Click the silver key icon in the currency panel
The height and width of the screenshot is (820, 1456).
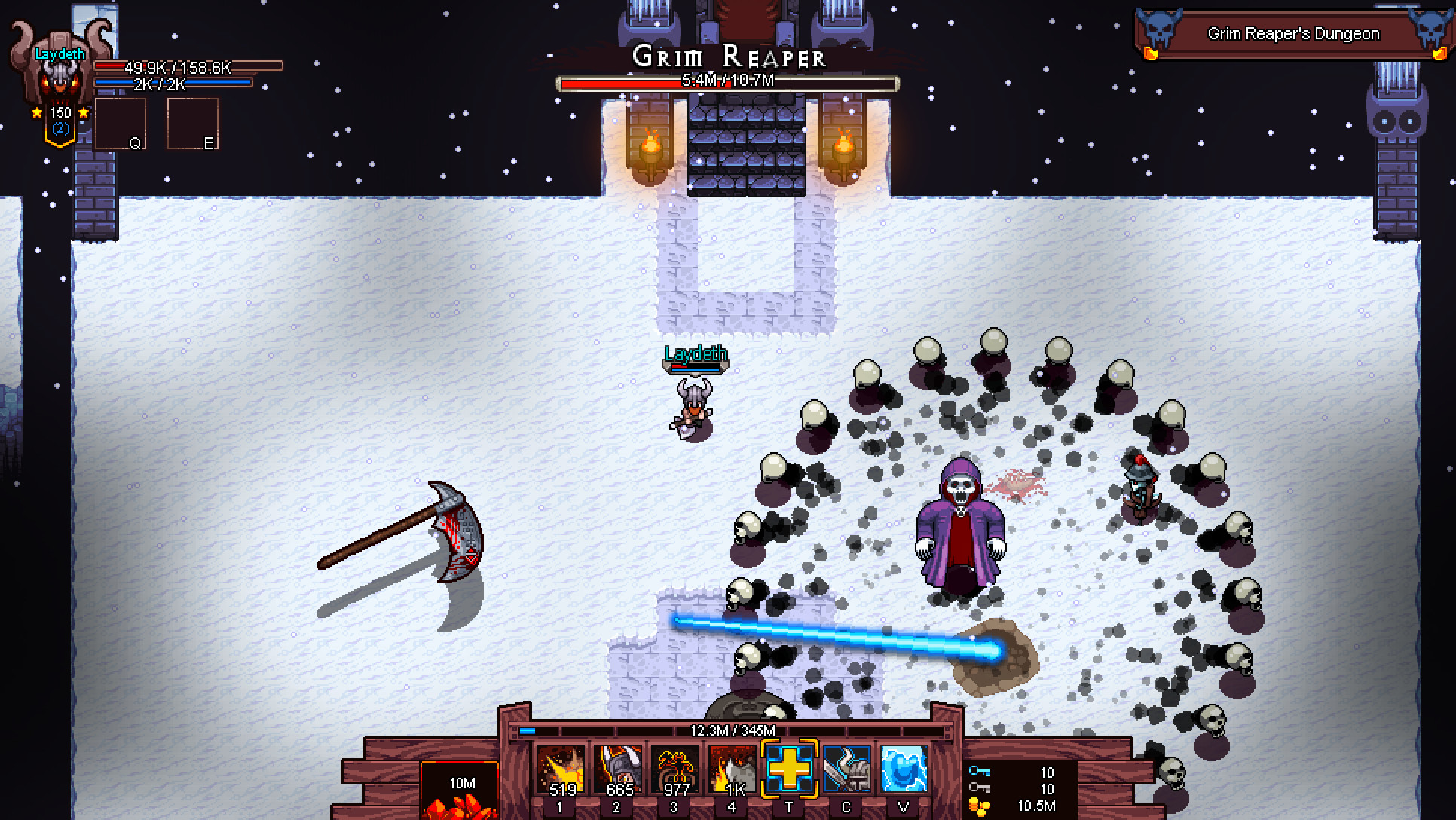tap(980, 788)
